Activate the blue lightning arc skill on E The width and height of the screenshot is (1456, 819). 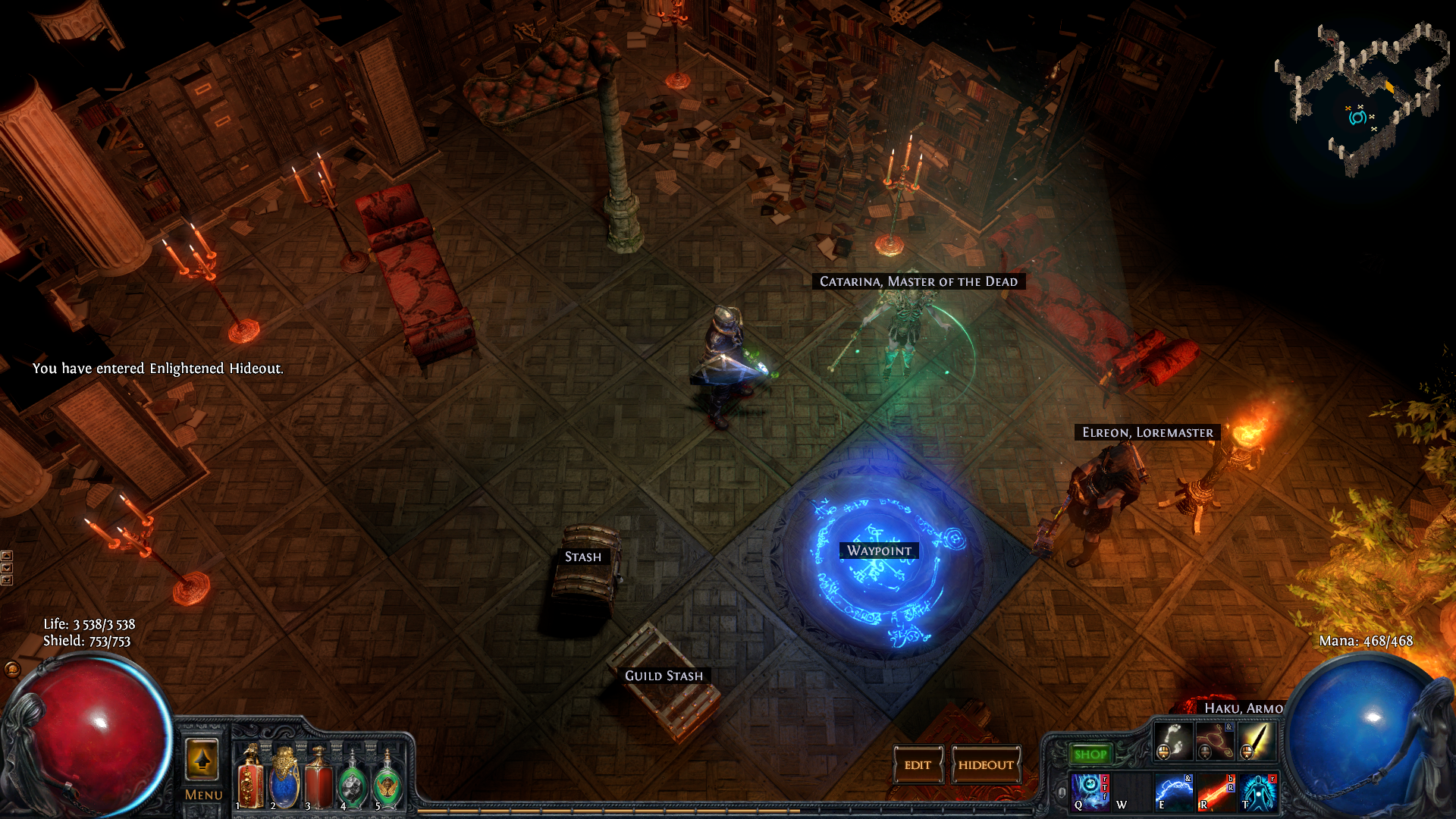[x=1172, y=791]
